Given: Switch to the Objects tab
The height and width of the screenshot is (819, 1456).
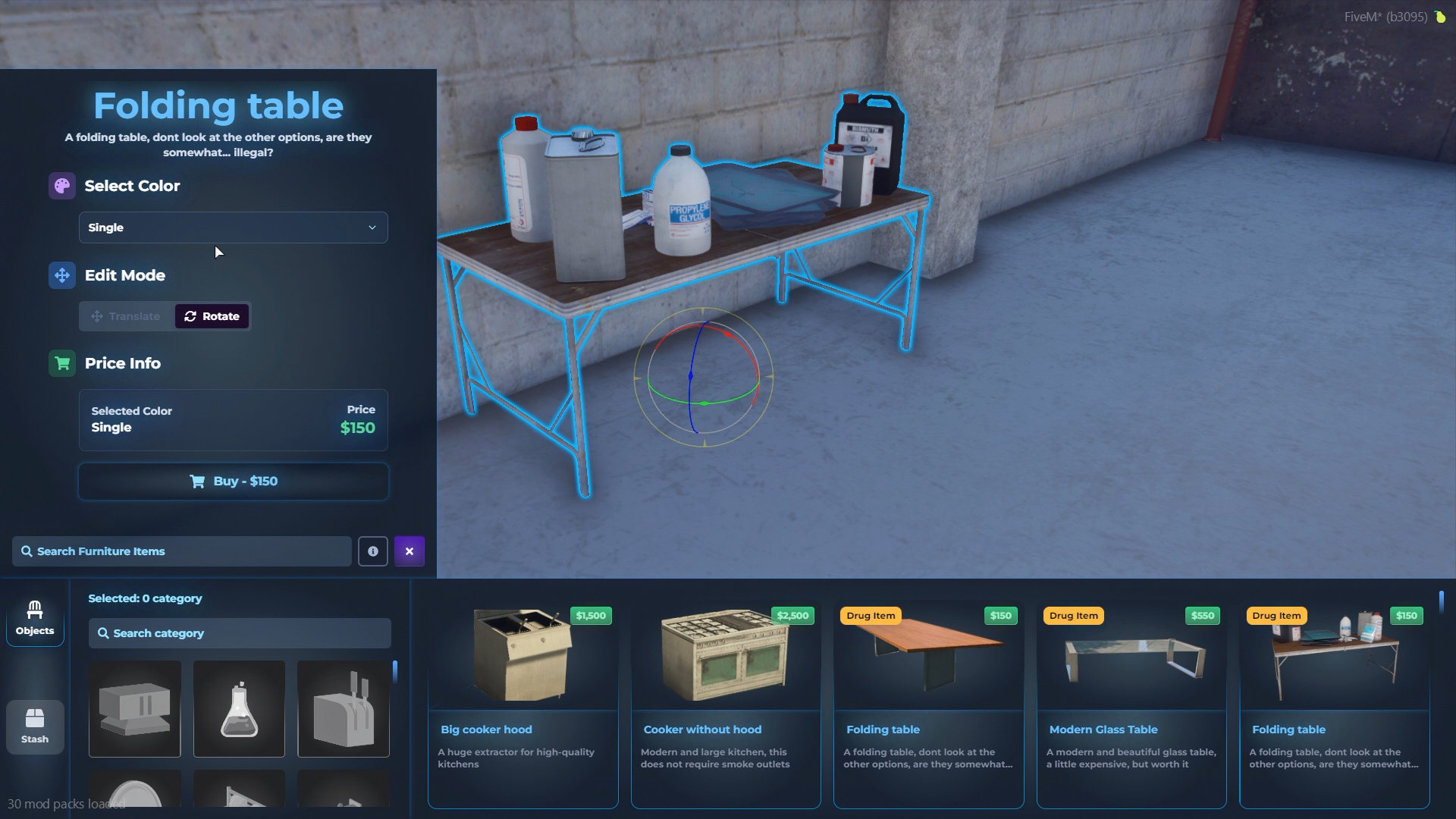Looking at the screenshot, I should pyautogui.click(x=35, y=619).
